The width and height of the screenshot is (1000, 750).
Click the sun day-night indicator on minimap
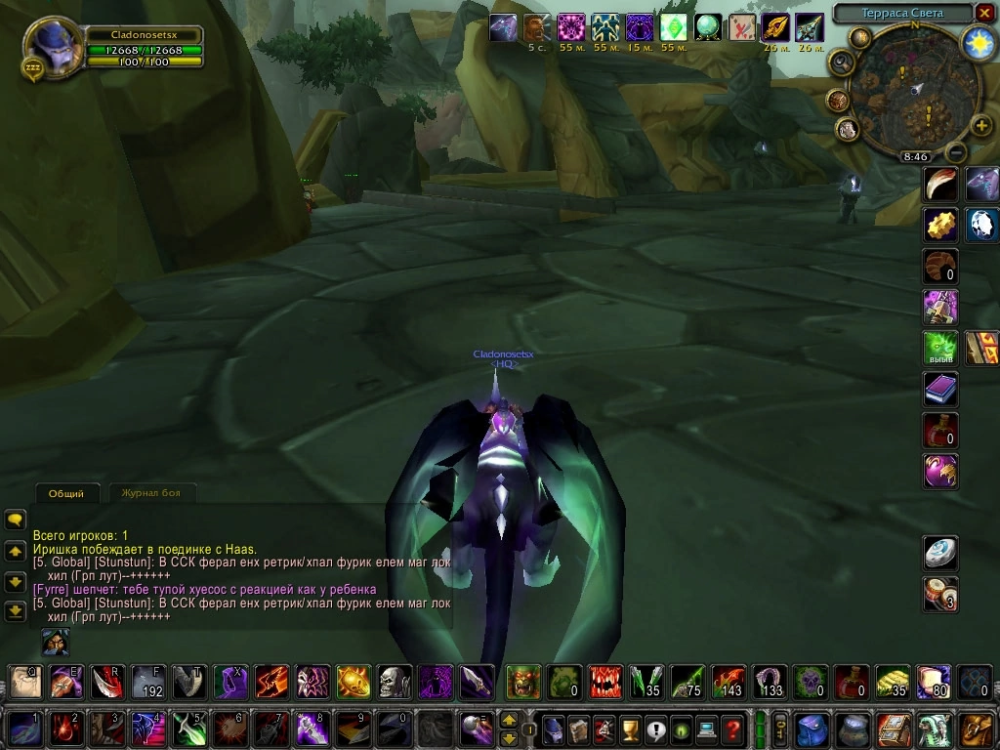(x=976, y=42)
